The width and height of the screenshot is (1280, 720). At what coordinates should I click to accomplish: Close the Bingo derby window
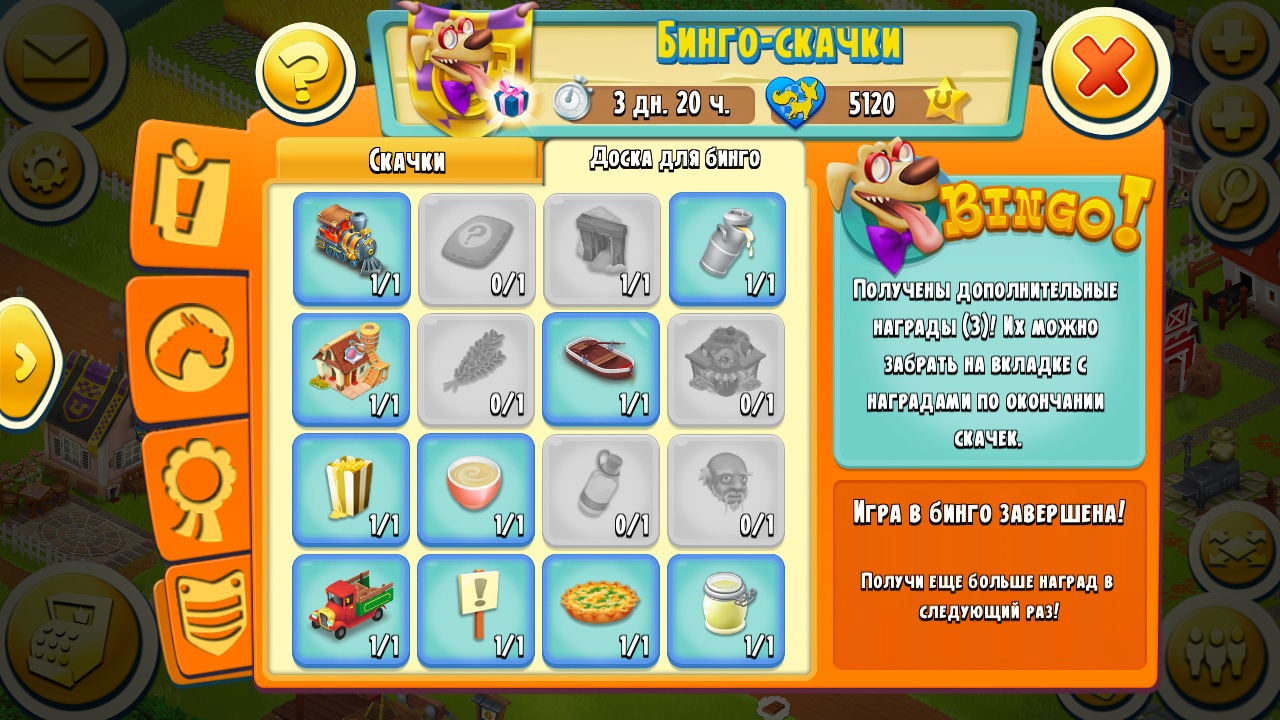[x=1105, y=68]
